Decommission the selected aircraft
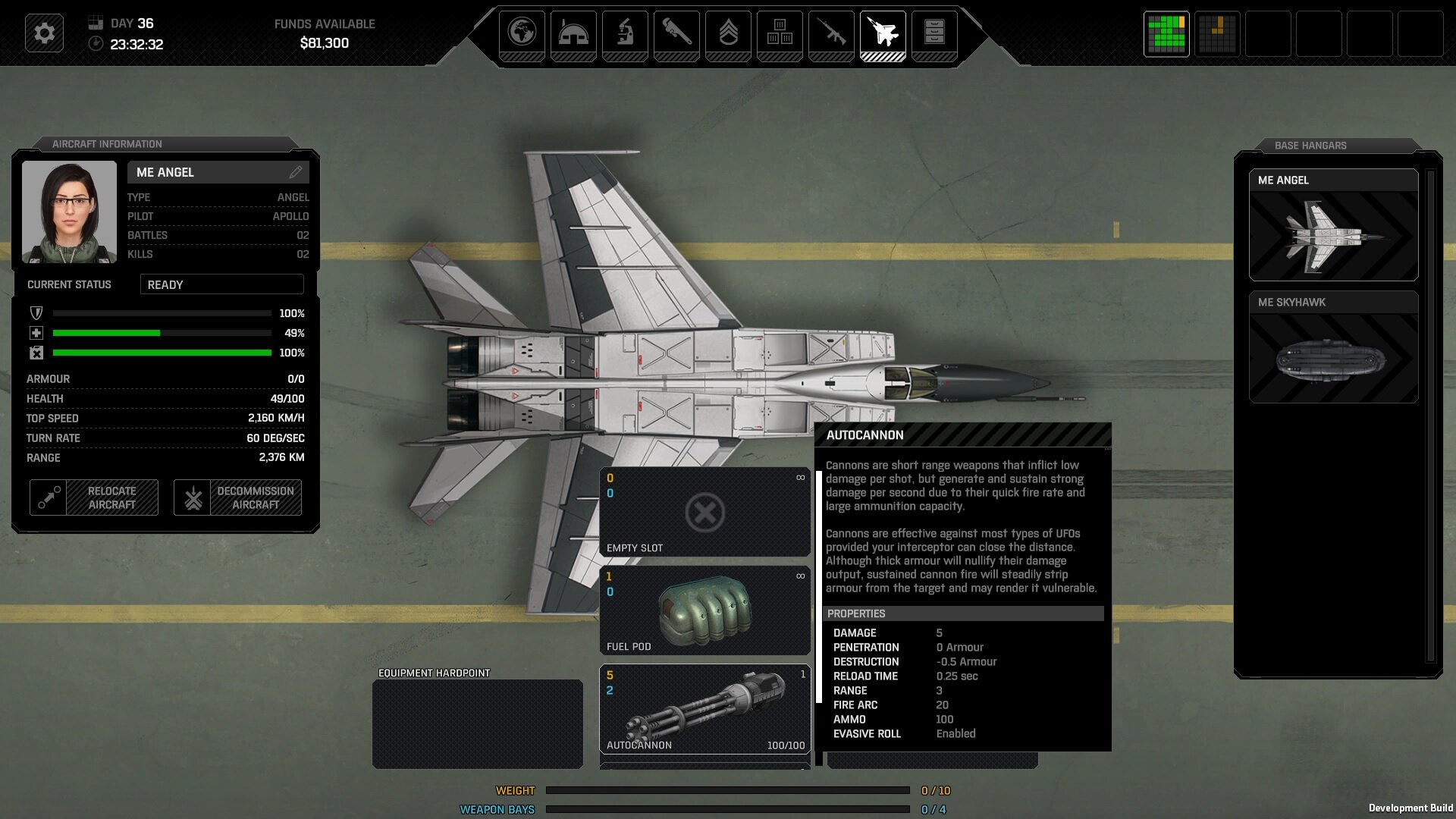 pyautogui.click(x=237, y=497)
